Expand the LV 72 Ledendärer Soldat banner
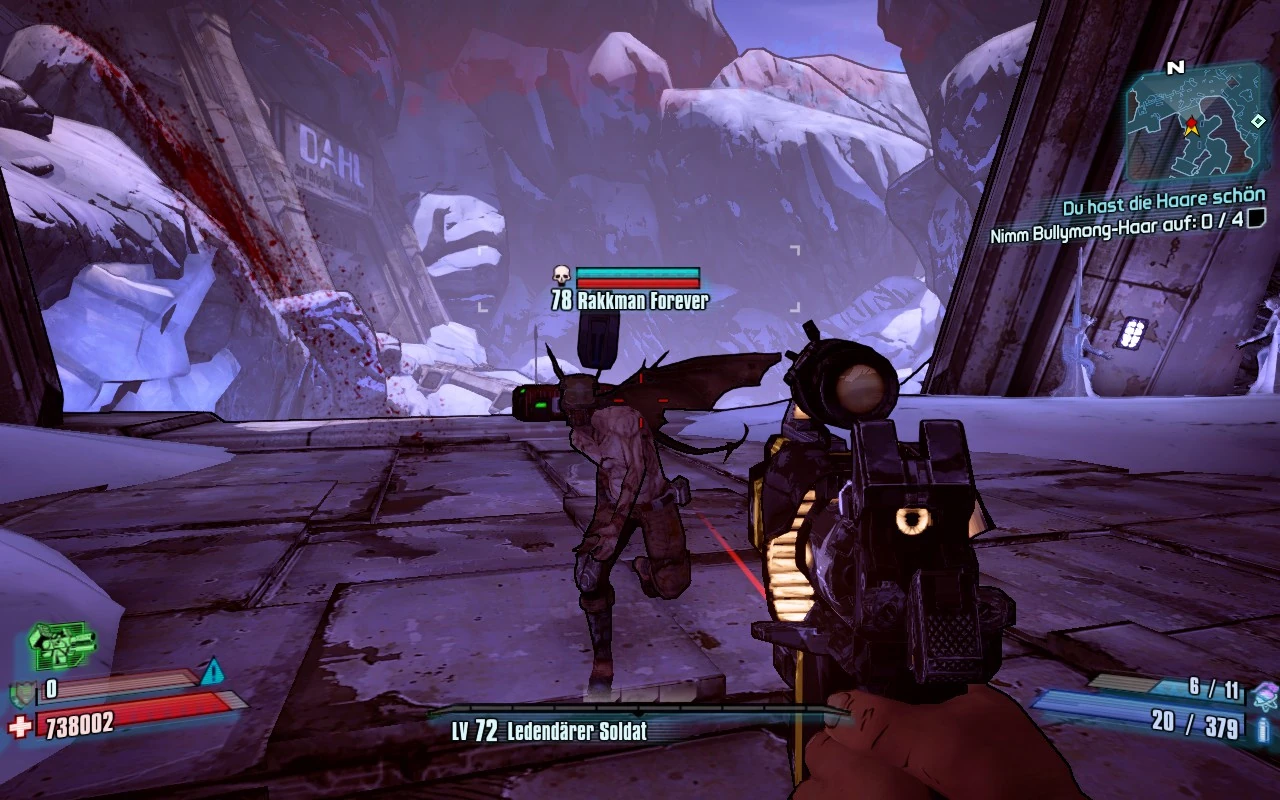1280x800 pixels. [x=558, y=732]
